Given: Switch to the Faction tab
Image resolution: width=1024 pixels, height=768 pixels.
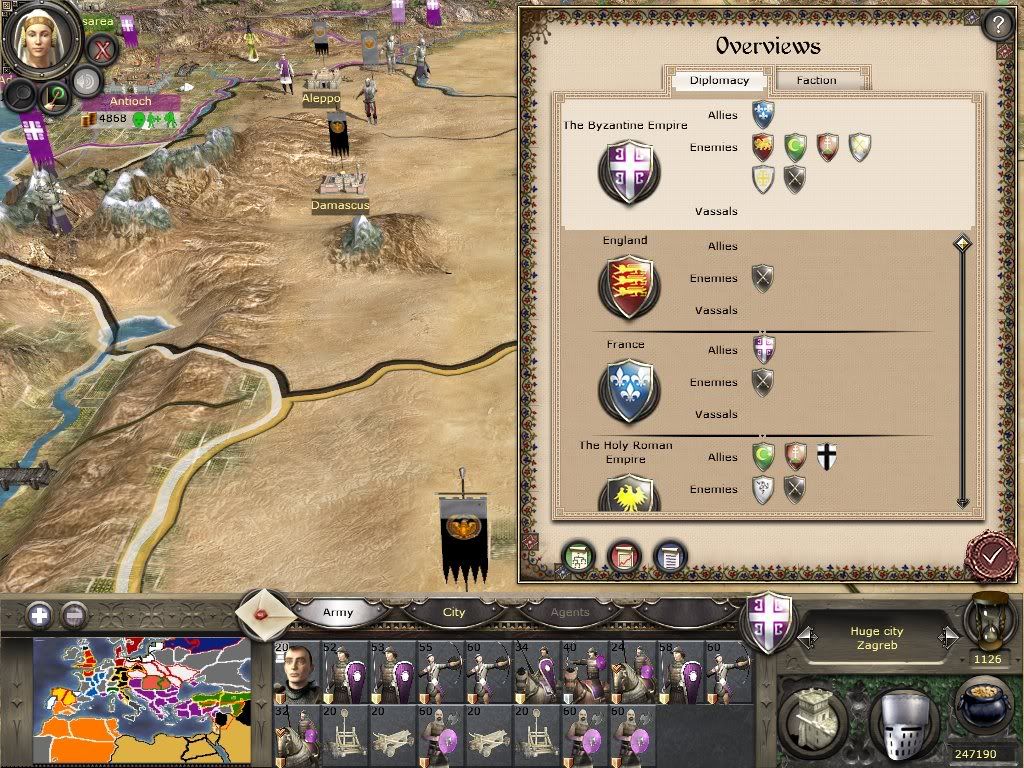Looking at the screenshot, I should pyautogui.click(x=817, y=80).
